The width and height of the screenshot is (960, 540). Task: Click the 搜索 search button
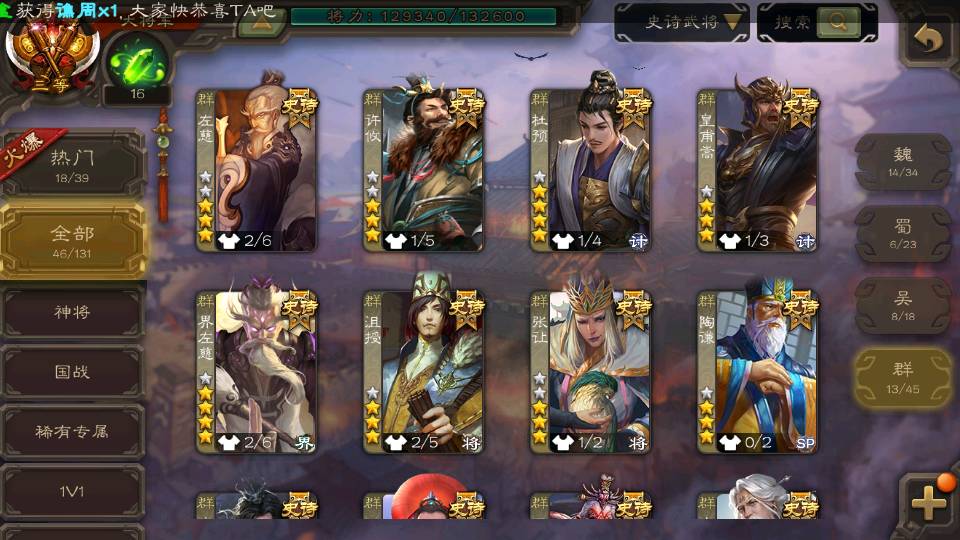tap(817, 22)
